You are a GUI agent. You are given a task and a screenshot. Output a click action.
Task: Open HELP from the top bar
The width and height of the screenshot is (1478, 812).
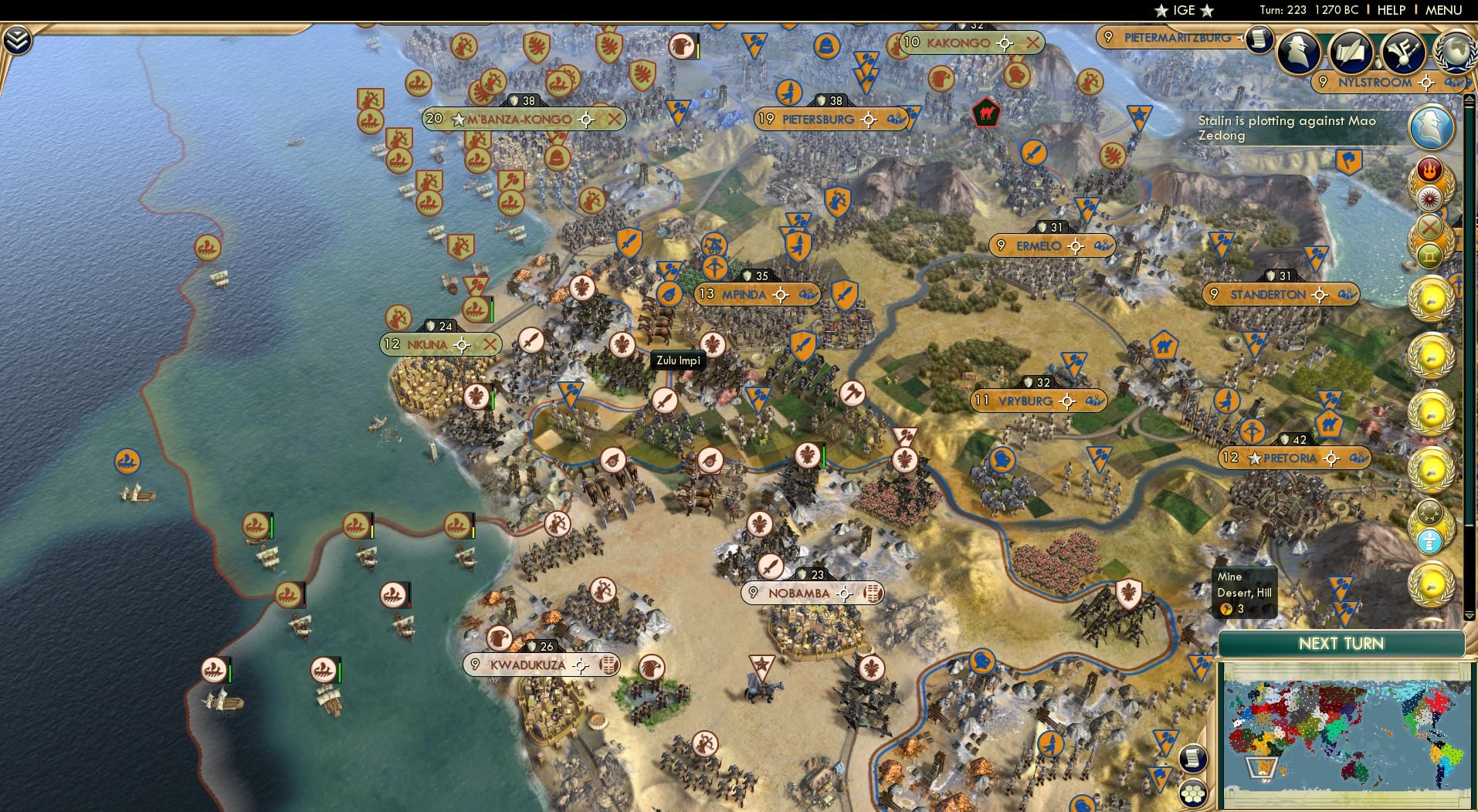click(1390, 10)
